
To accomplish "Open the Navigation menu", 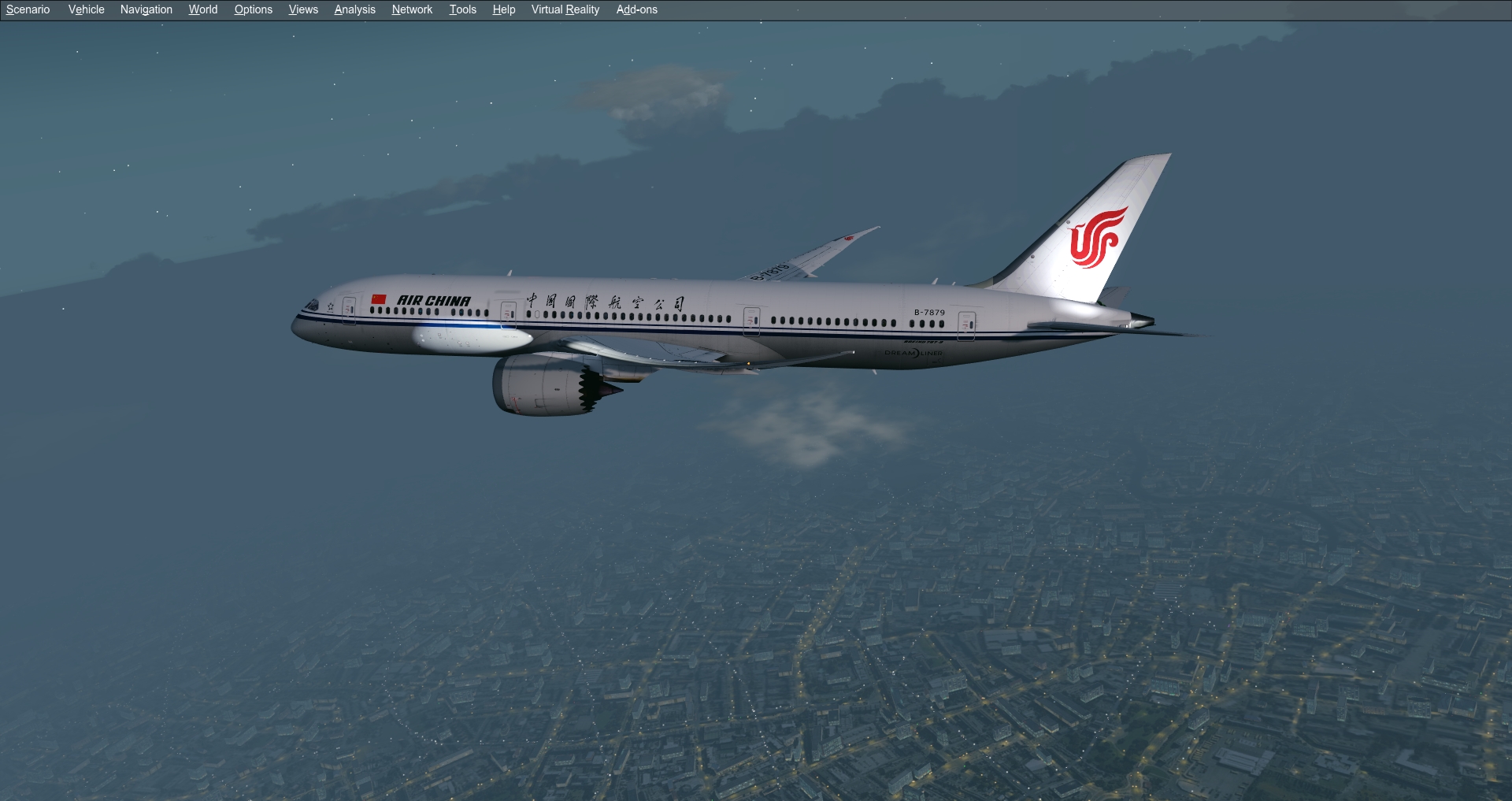I will pyautogui.click(x=146, y=9).
